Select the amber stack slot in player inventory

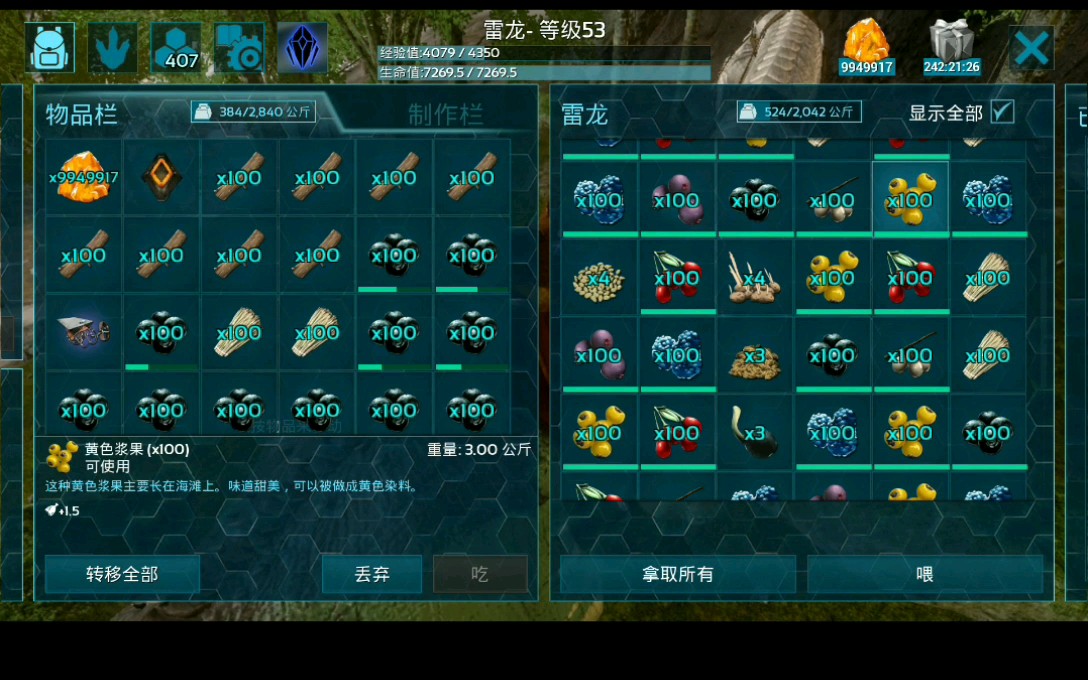tap(84, 177)
